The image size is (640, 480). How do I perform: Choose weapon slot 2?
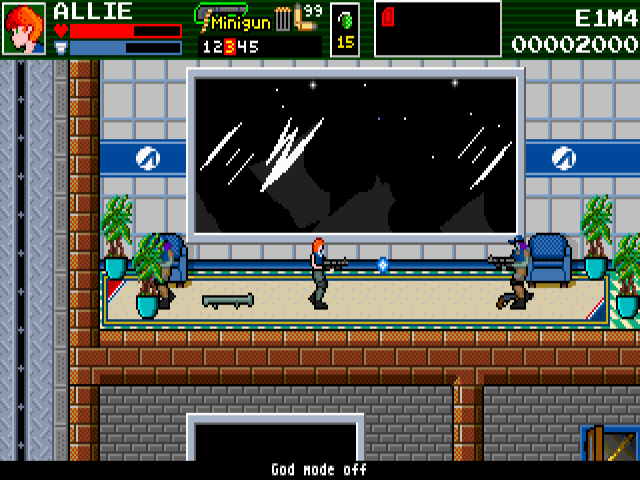point(217,46)
